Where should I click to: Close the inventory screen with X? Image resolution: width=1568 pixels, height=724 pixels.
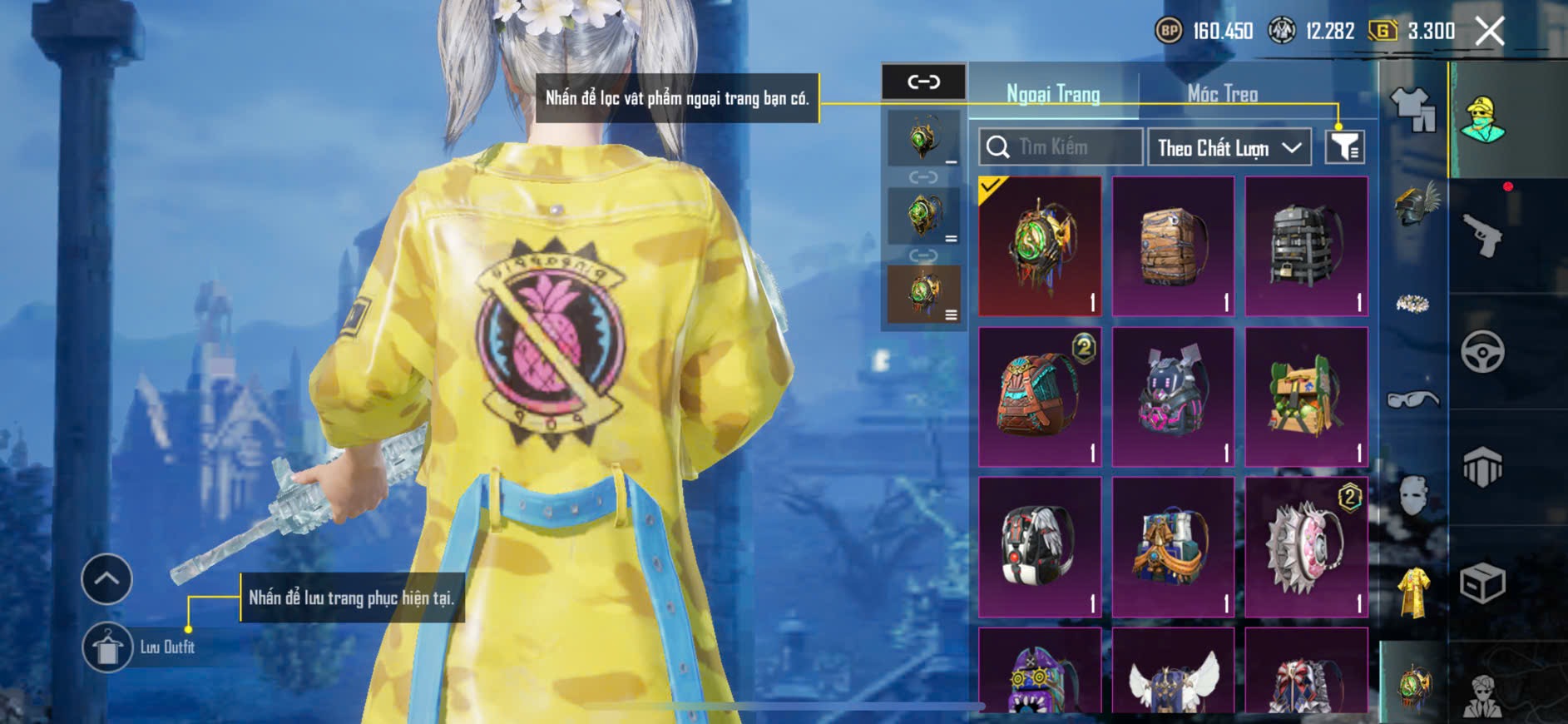point(1489,32)
